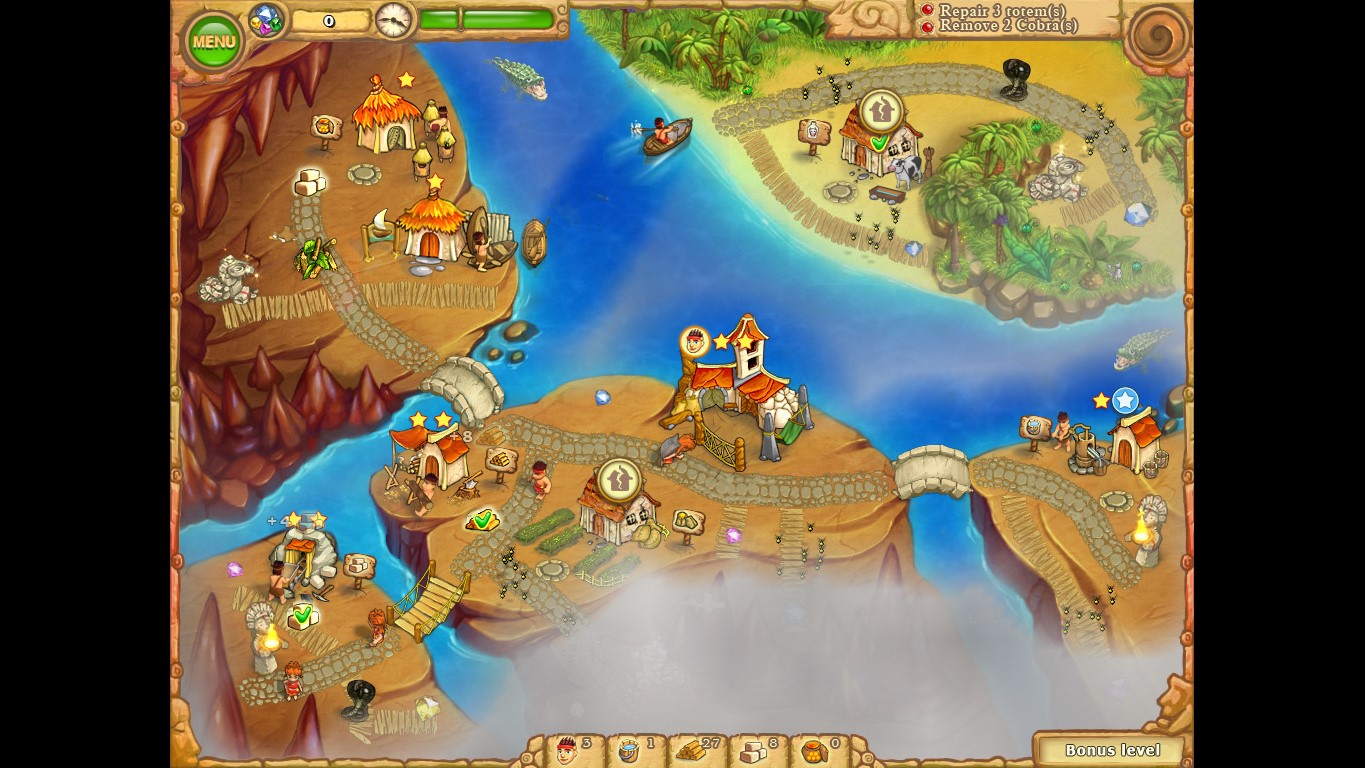
Task: Click the green checkmark under the cow farmhouse
Action: pos(878,144)
